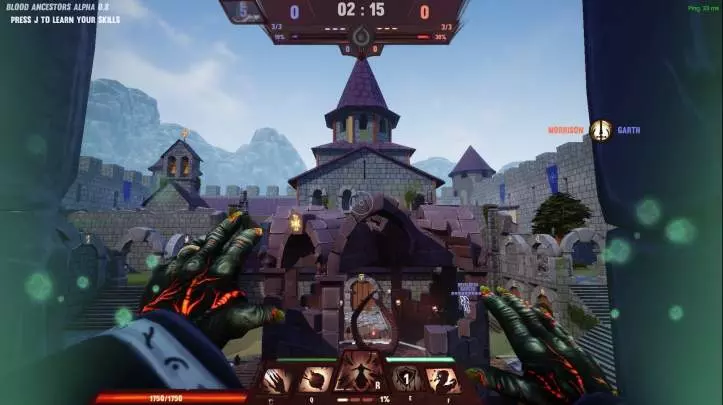Trigger the central ultimate ability icon
723x405 pixels.
pos(361,373)
